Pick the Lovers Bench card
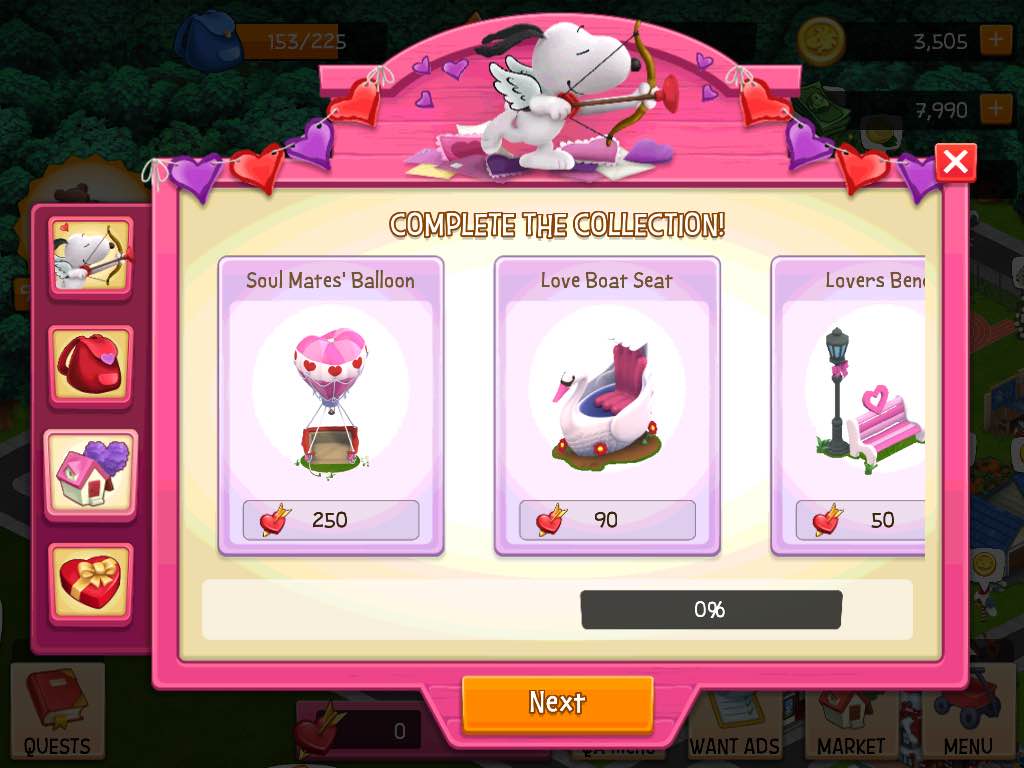Screen dimensions: 1024x768 [850, 405]
